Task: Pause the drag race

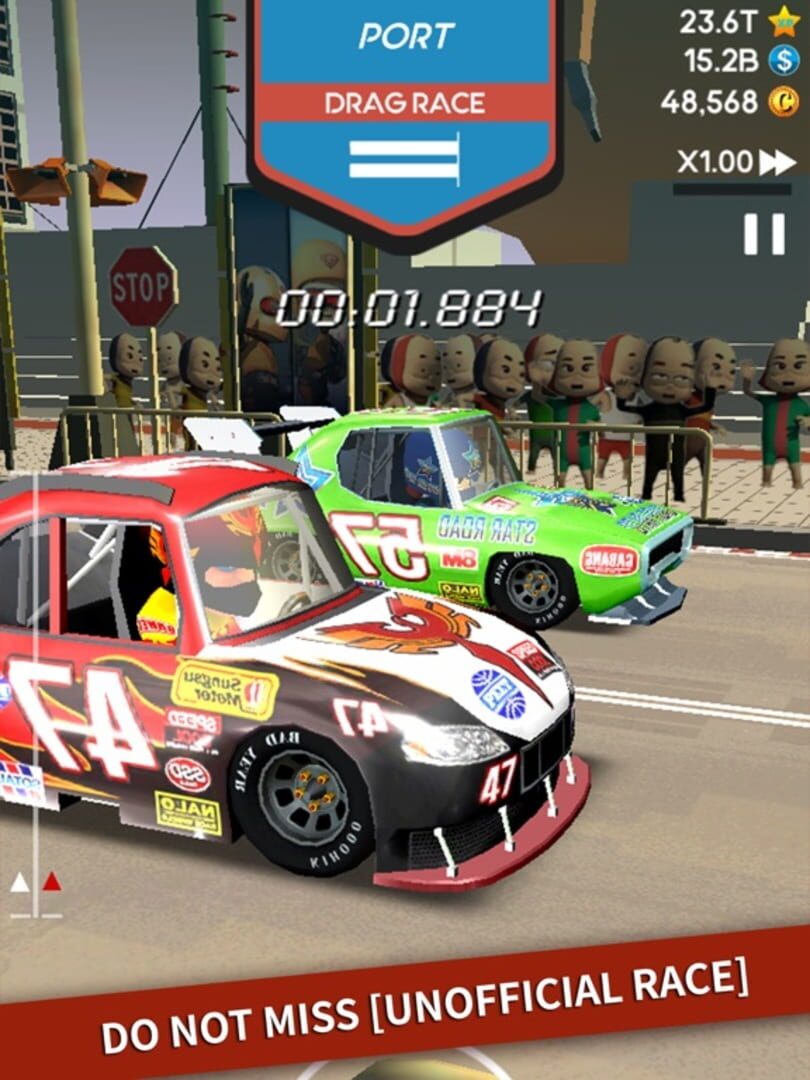Action: coord(764,233)
